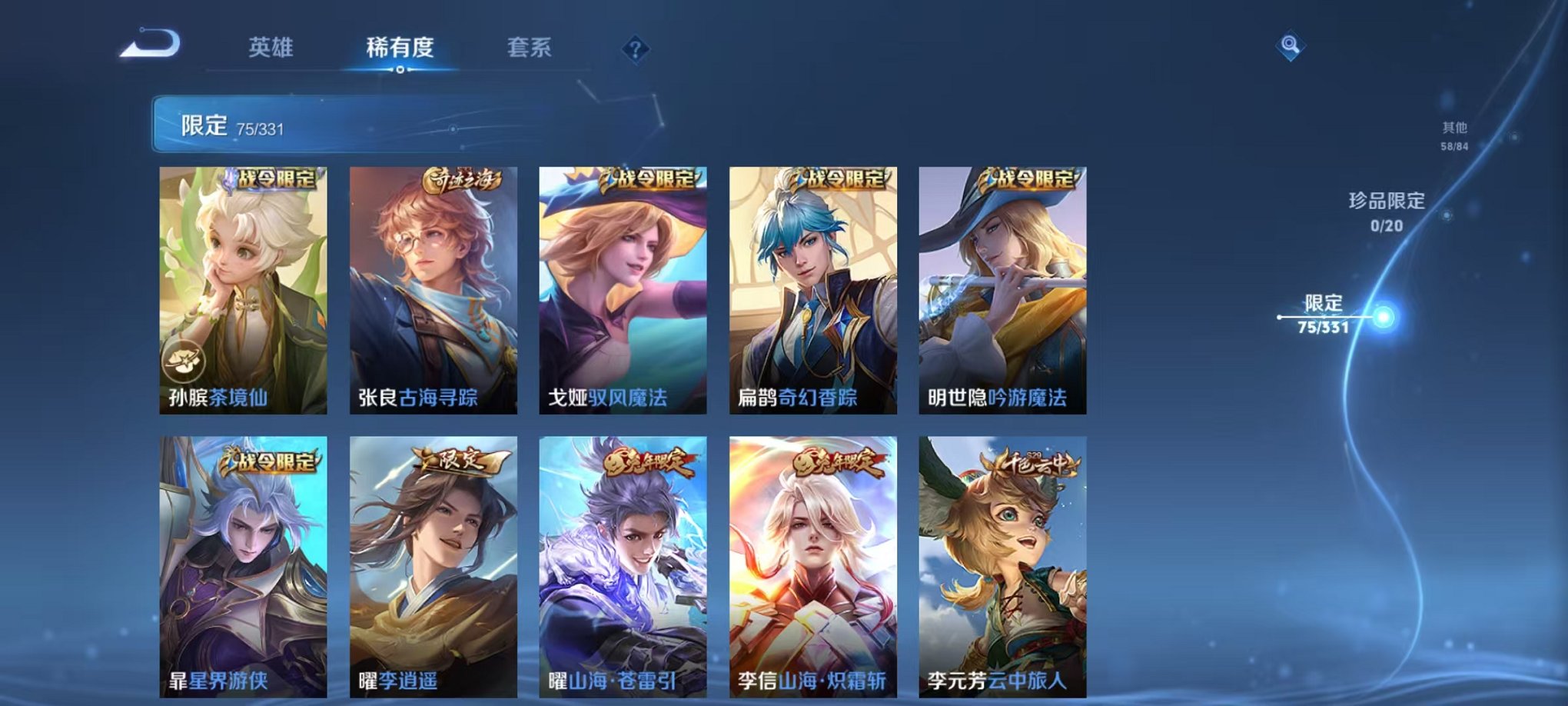The height and width of the screenshot is (706, 1568).
Task: Open the help "?" diamond icon
Action: [x=634, y=48]
